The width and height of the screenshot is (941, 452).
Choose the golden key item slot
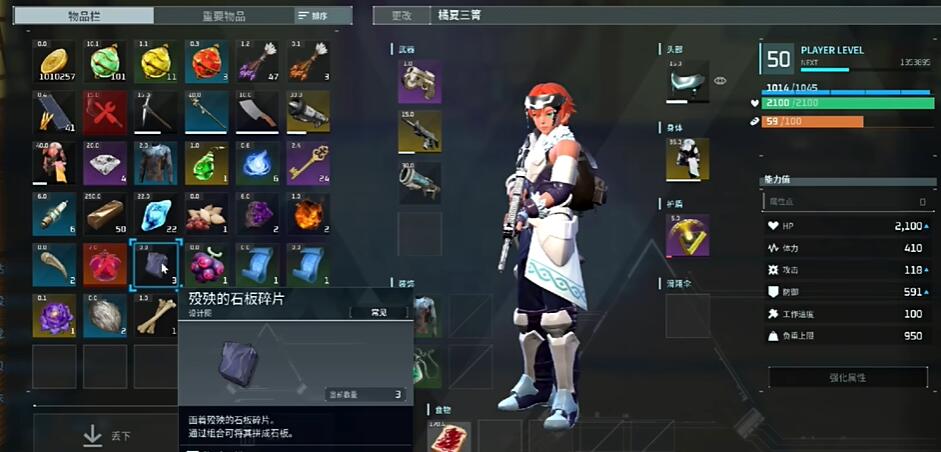[308, 164]
